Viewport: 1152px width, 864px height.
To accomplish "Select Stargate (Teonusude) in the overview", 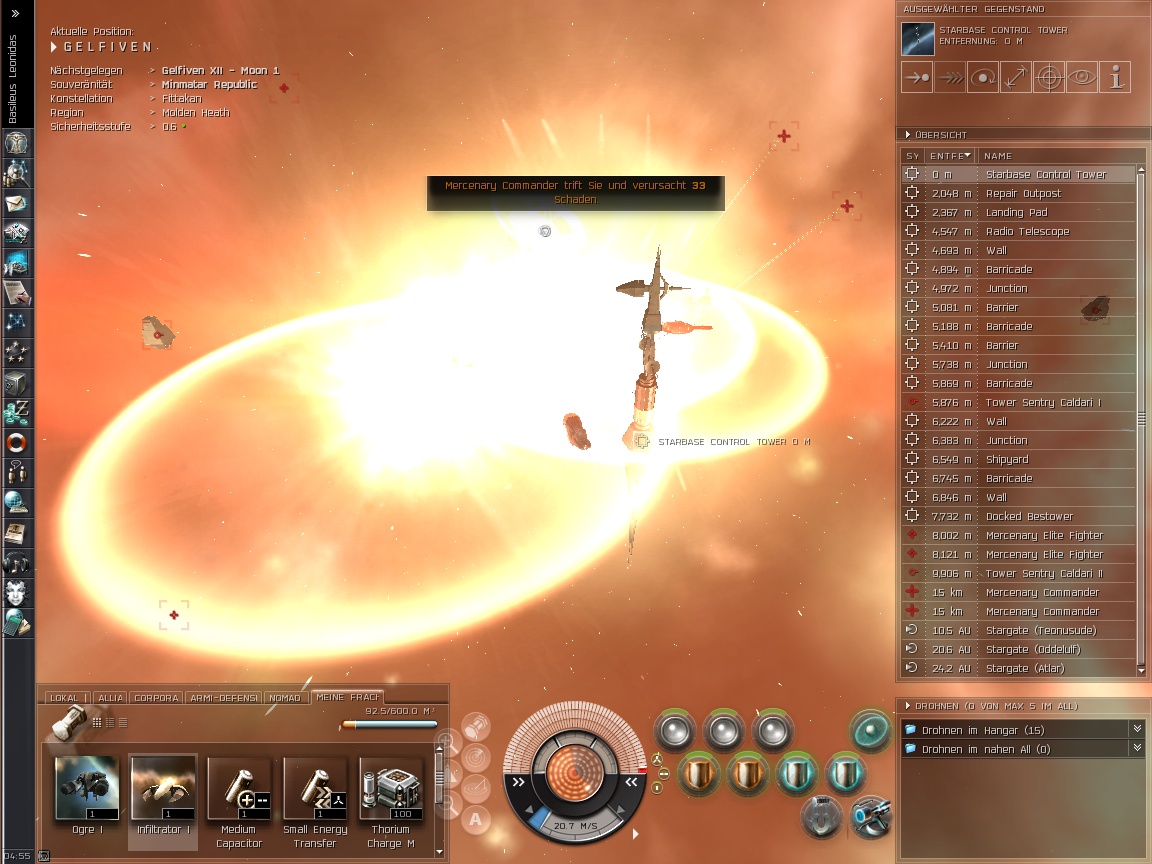I will click(1040, 630).
